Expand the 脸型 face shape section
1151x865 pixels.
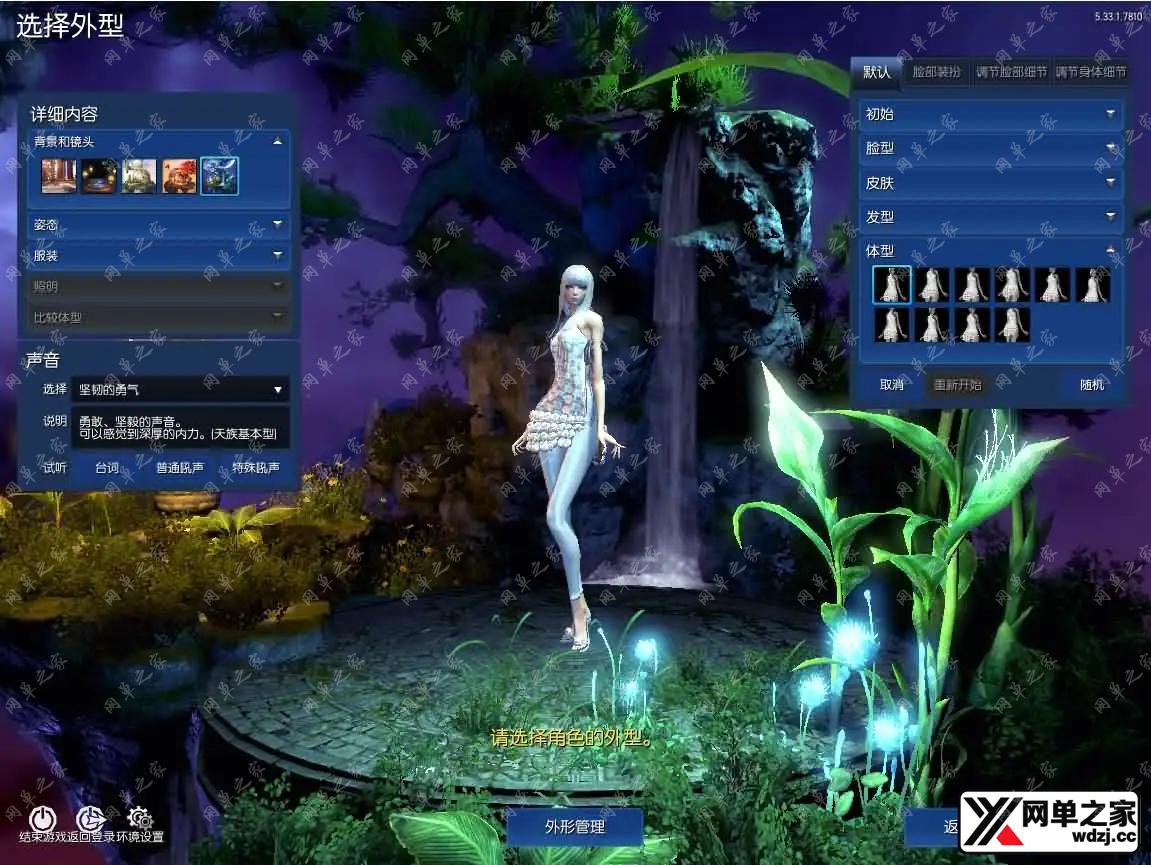[990, 148]
